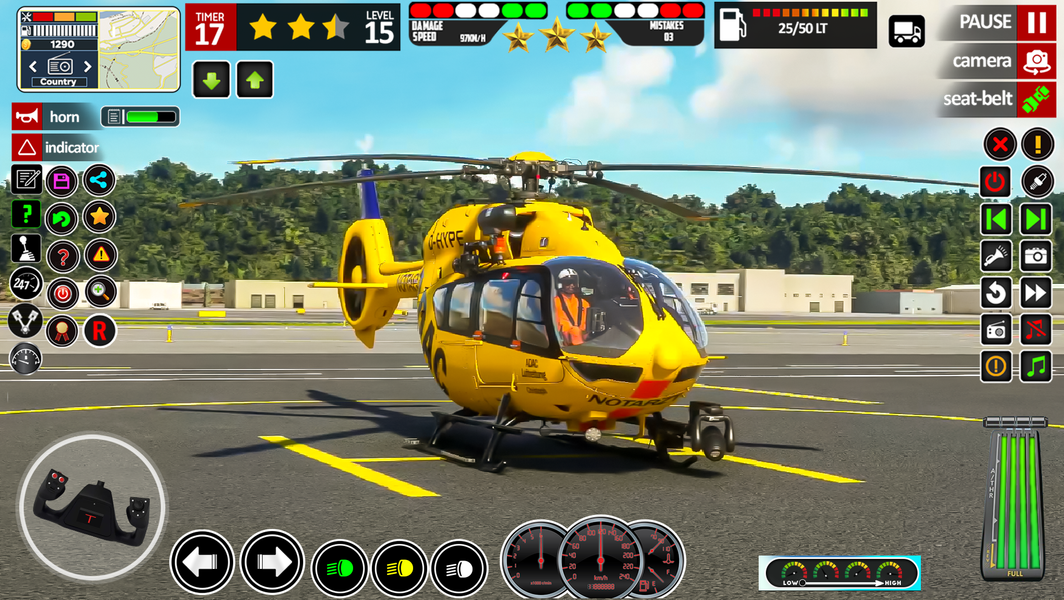Take a photo with the camera icon
The width and height of the screenshot is (1064, 600).
click(1036, 256)
